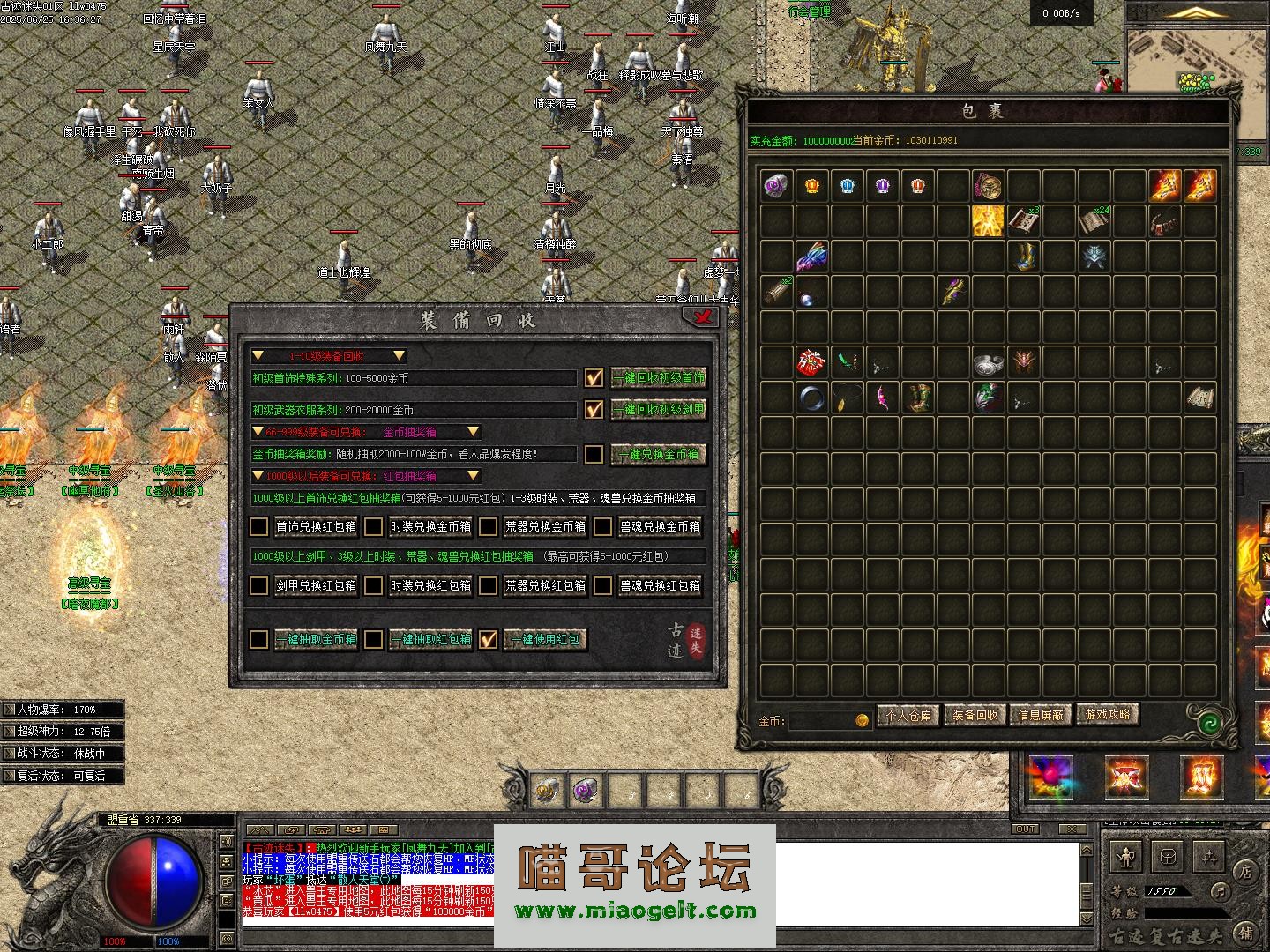The height and width of the screenshot is (952, 1270).
Task: Exchange via 一键兑换金币箱 button
Action: click(x=659, y=455)
